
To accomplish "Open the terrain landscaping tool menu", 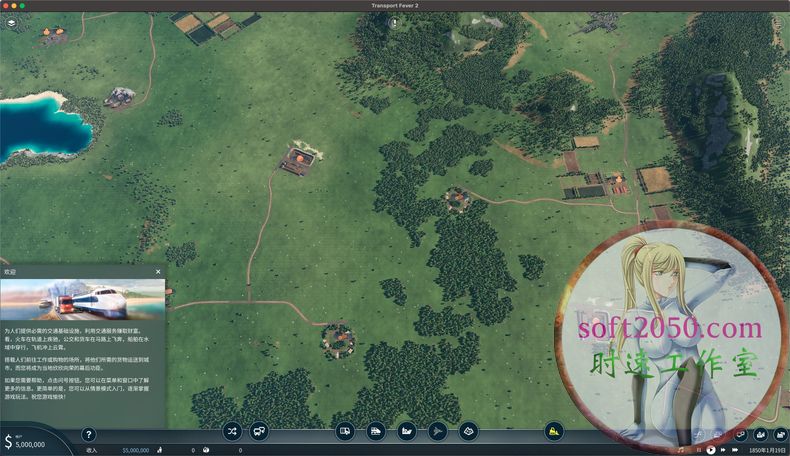I will click(x=467, y=432).
